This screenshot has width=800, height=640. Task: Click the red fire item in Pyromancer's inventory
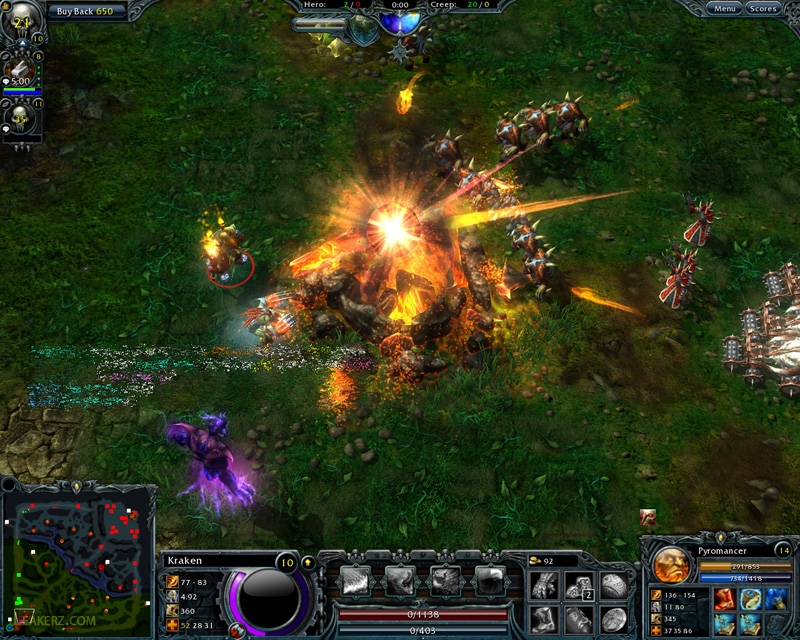(722, 600)
